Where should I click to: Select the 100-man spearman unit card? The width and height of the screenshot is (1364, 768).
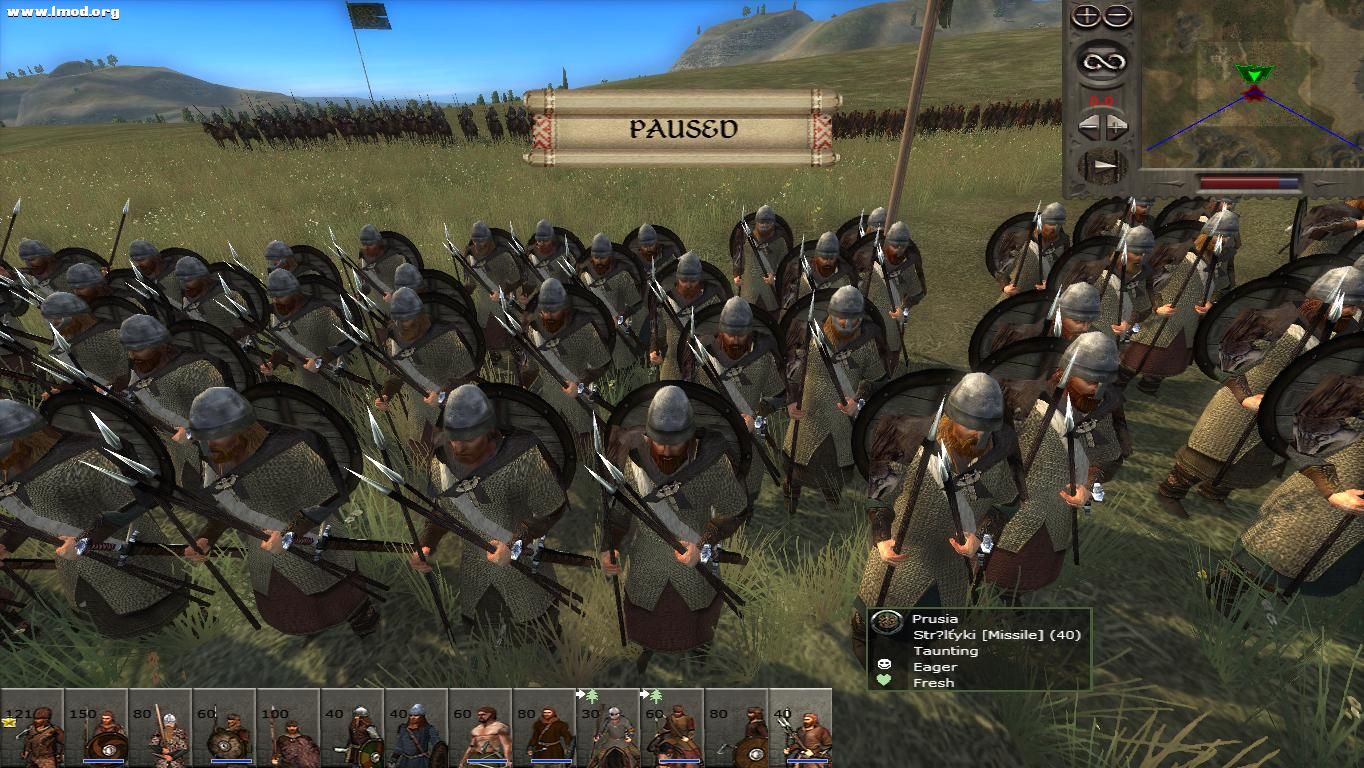click(288, 728)
